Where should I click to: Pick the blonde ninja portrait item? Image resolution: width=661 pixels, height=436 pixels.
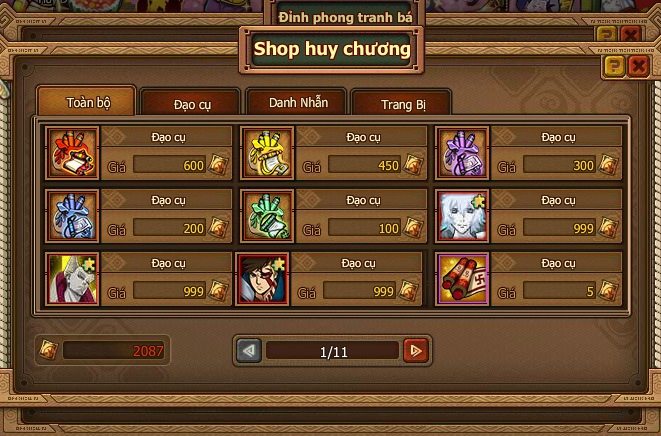[73, 278]
